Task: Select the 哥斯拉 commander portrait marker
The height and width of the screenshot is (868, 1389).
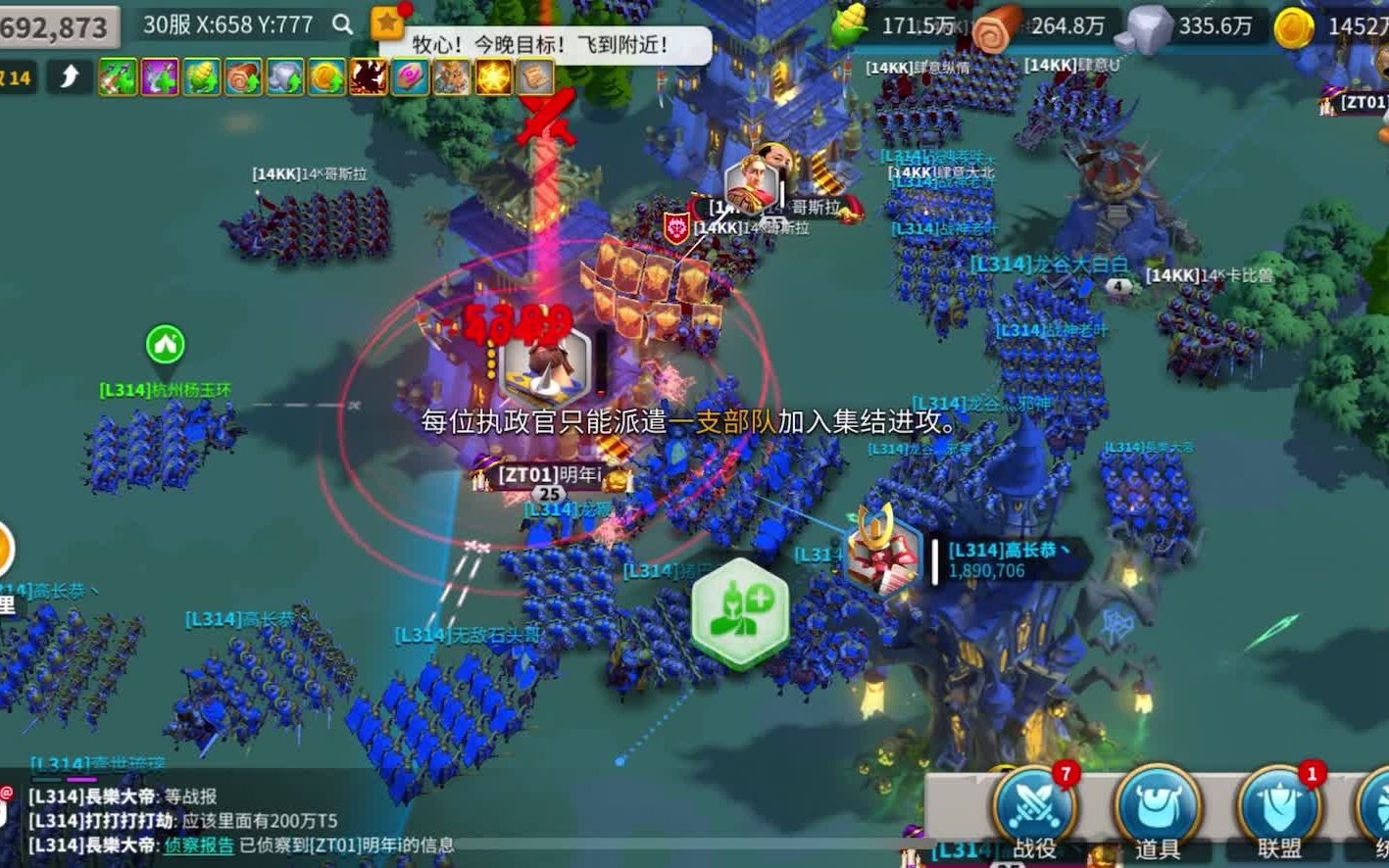Action: click(x=752, y=184)
